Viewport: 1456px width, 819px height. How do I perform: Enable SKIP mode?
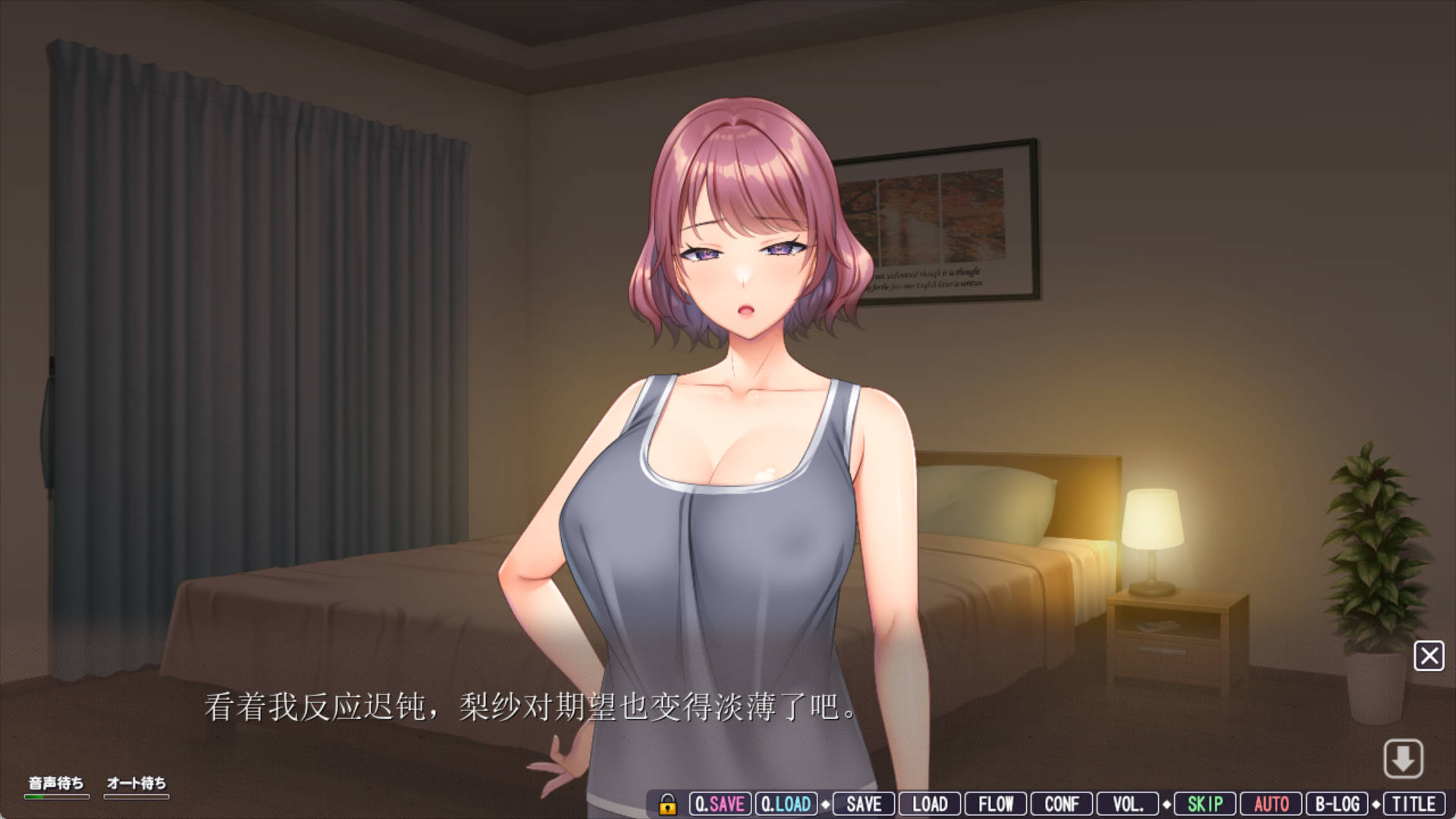click(1204, 803)
